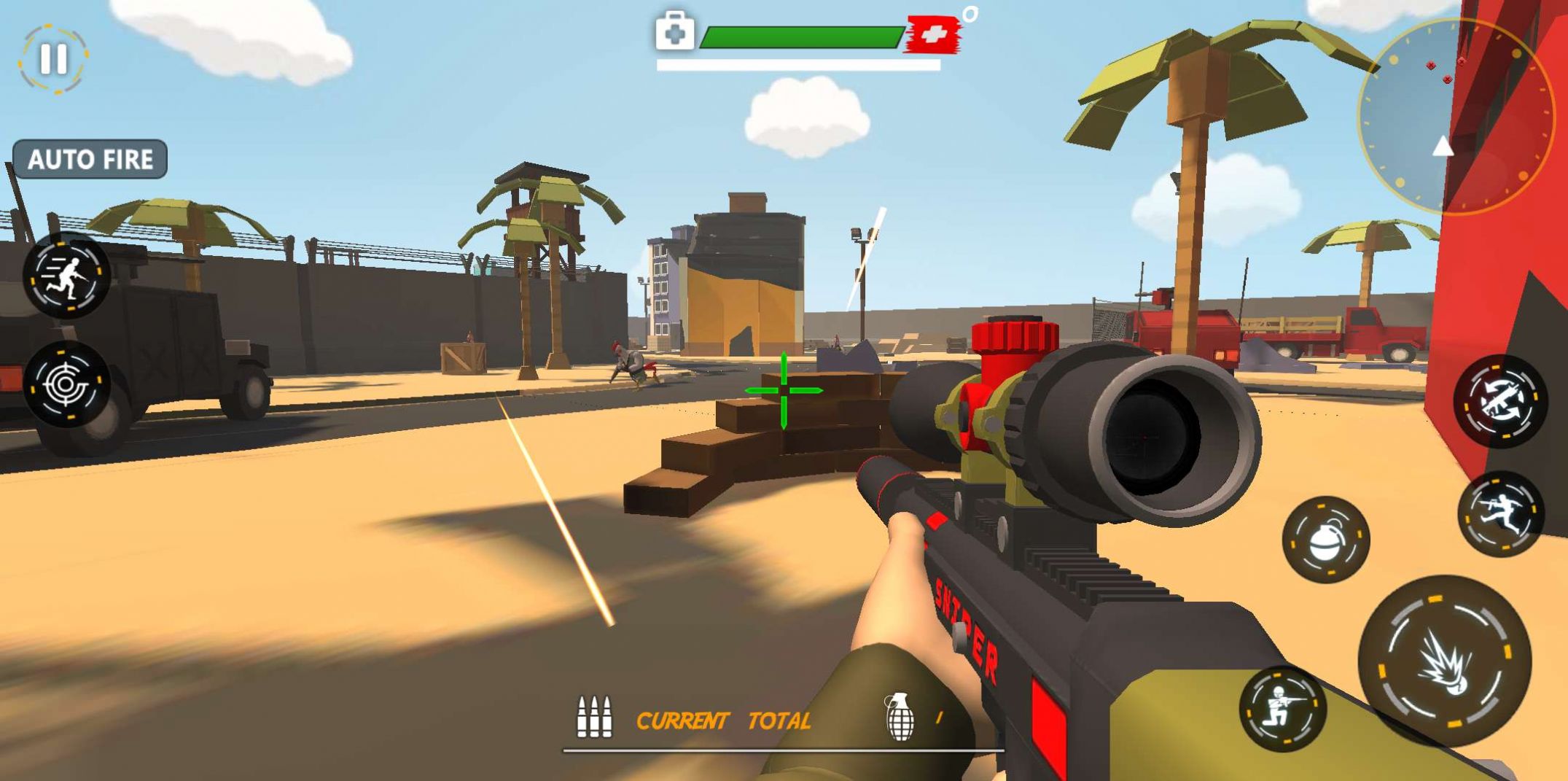Crouch using the kneeling soldier icon
Screen dimensions: 1568x781
click(x=1282, y=708)
